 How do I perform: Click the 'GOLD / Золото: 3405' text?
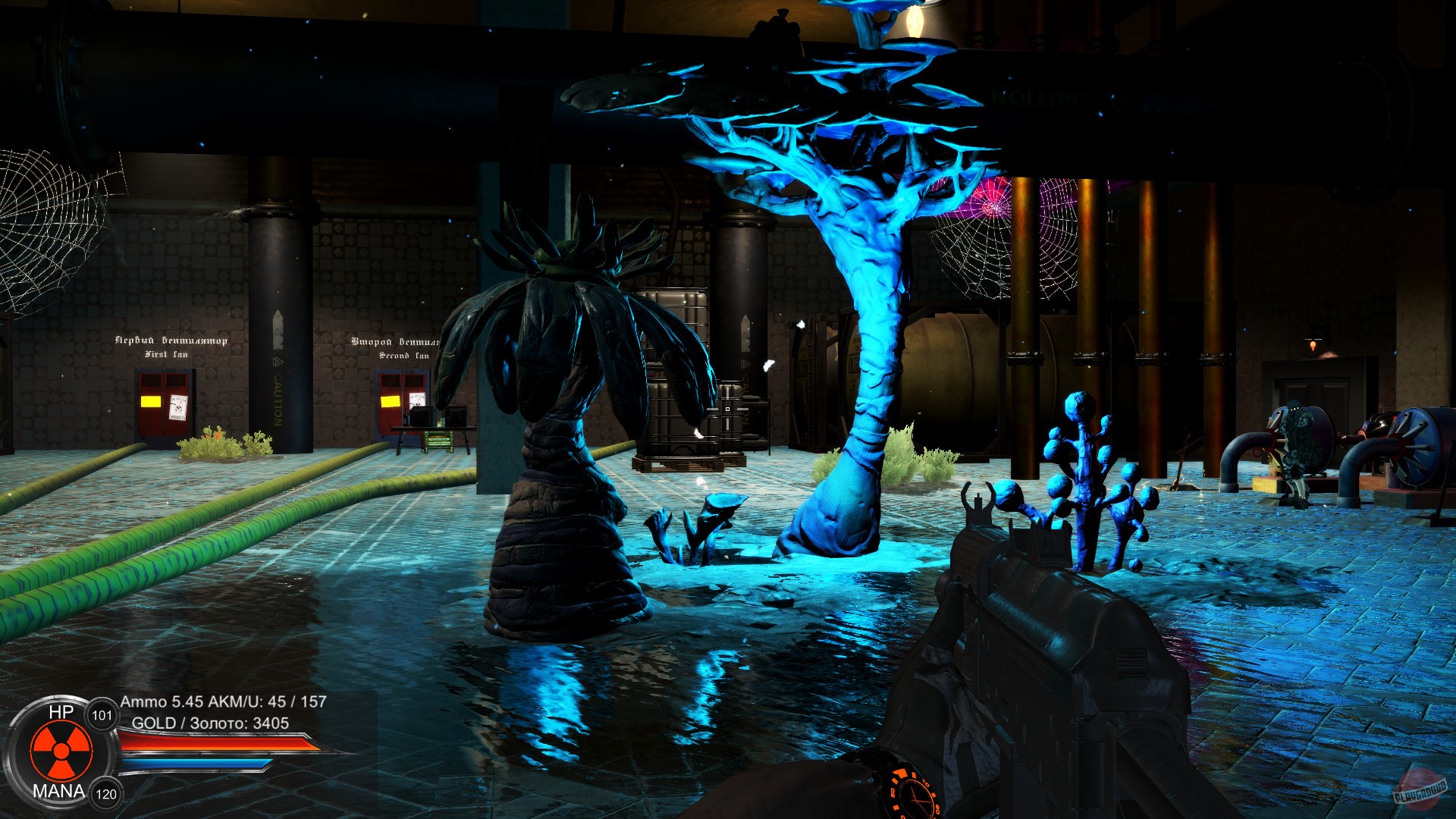click(209, 723)
